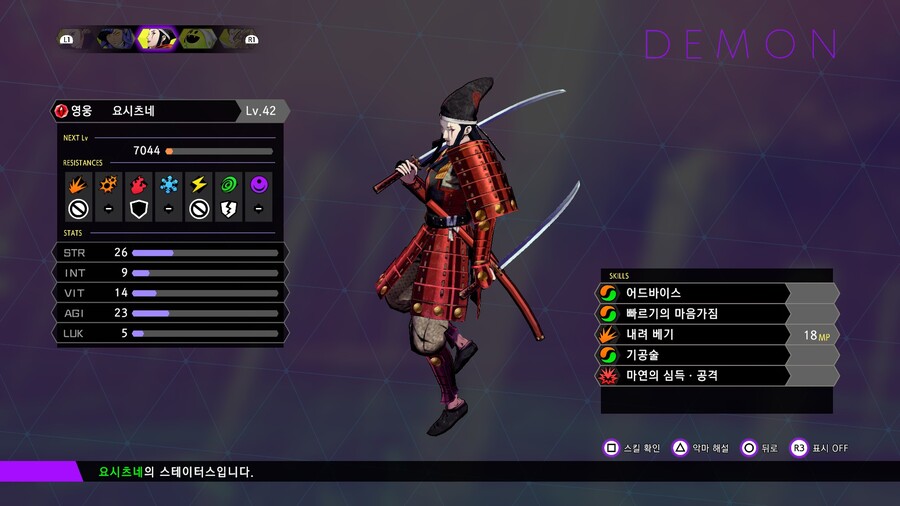
Task: Click the yellow lightning resistance icon
Action: (198, 185)
